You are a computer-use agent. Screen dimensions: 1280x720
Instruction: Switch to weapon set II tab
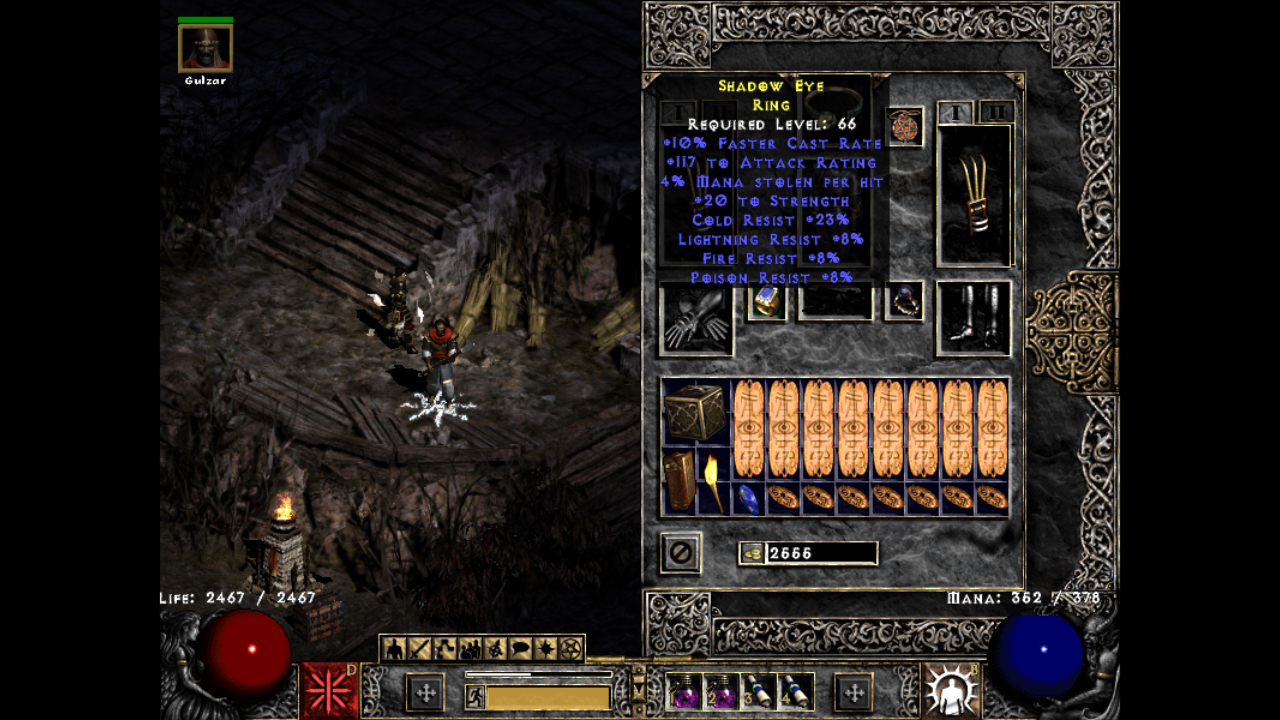(x=996, y=112)
